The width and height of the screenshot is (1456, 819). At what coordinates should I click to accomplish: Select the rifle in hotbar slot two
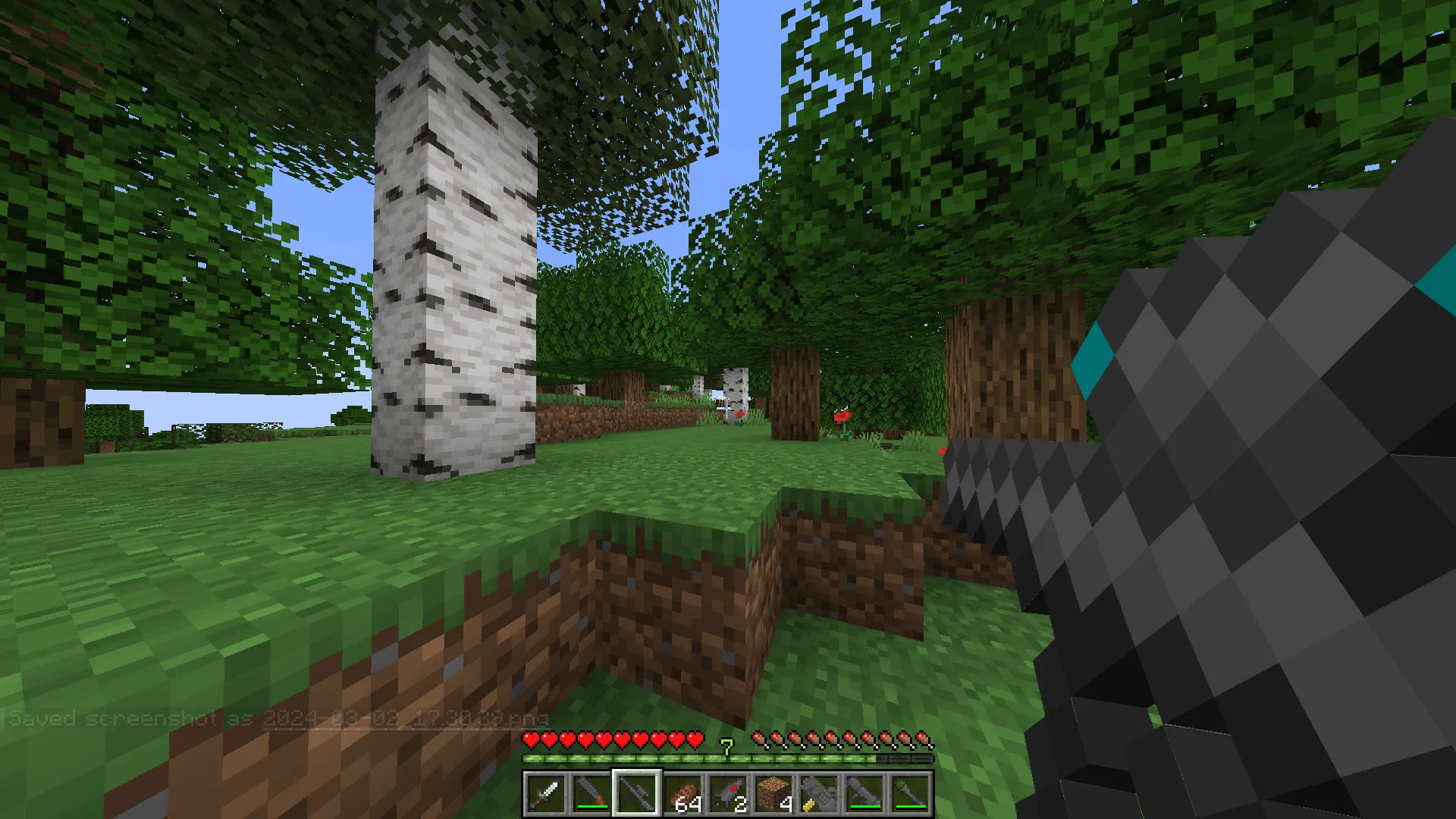point(591,795)
